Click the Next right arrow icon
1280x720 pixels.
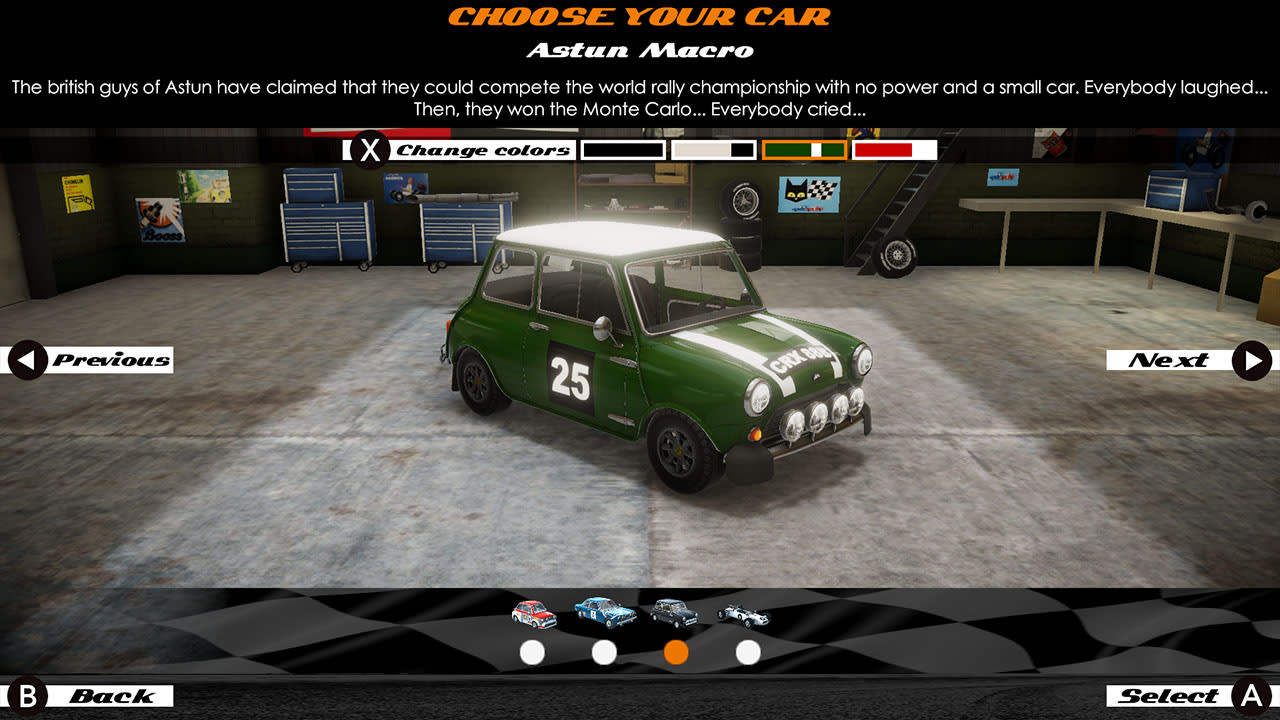click(1253, 360)
